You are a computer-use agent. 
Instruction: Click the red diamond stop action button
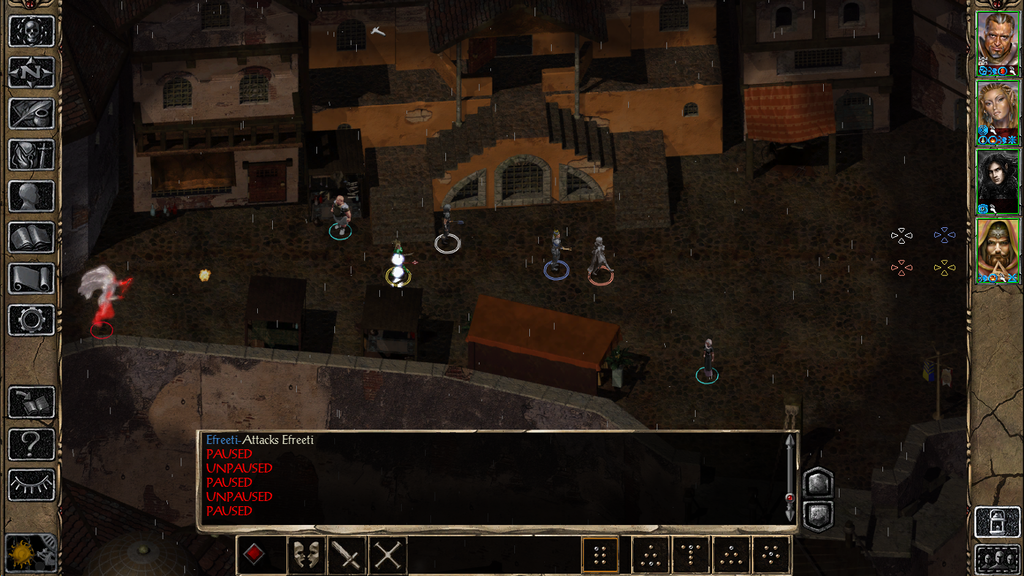click(255, 555)
